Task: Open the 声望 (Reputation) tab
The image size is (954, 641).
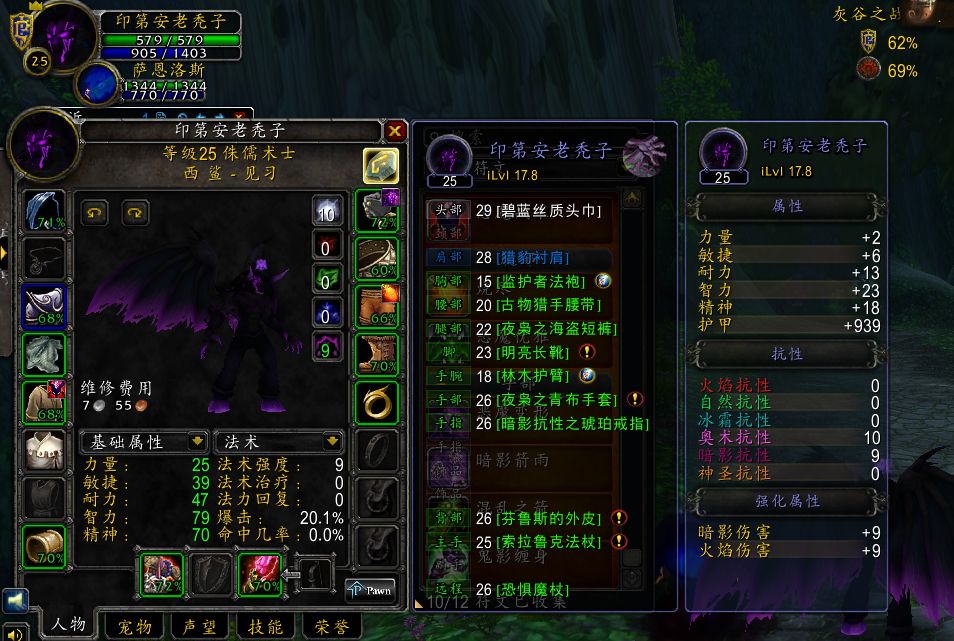Action: [202, 626]
